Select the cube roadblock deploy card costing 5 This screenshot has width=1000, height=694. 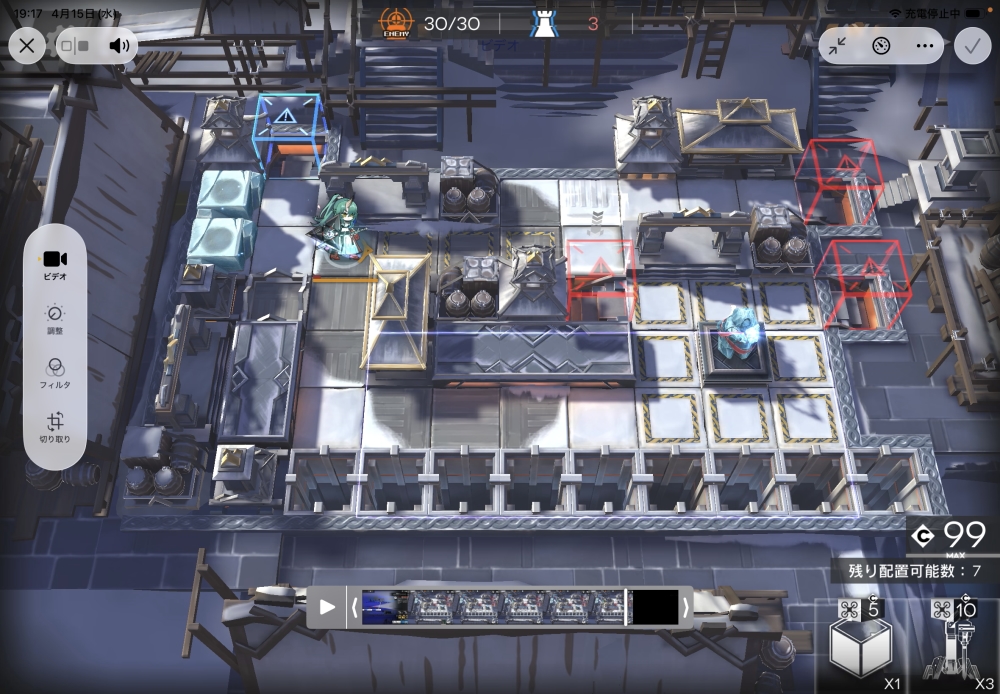click(860, 646)
